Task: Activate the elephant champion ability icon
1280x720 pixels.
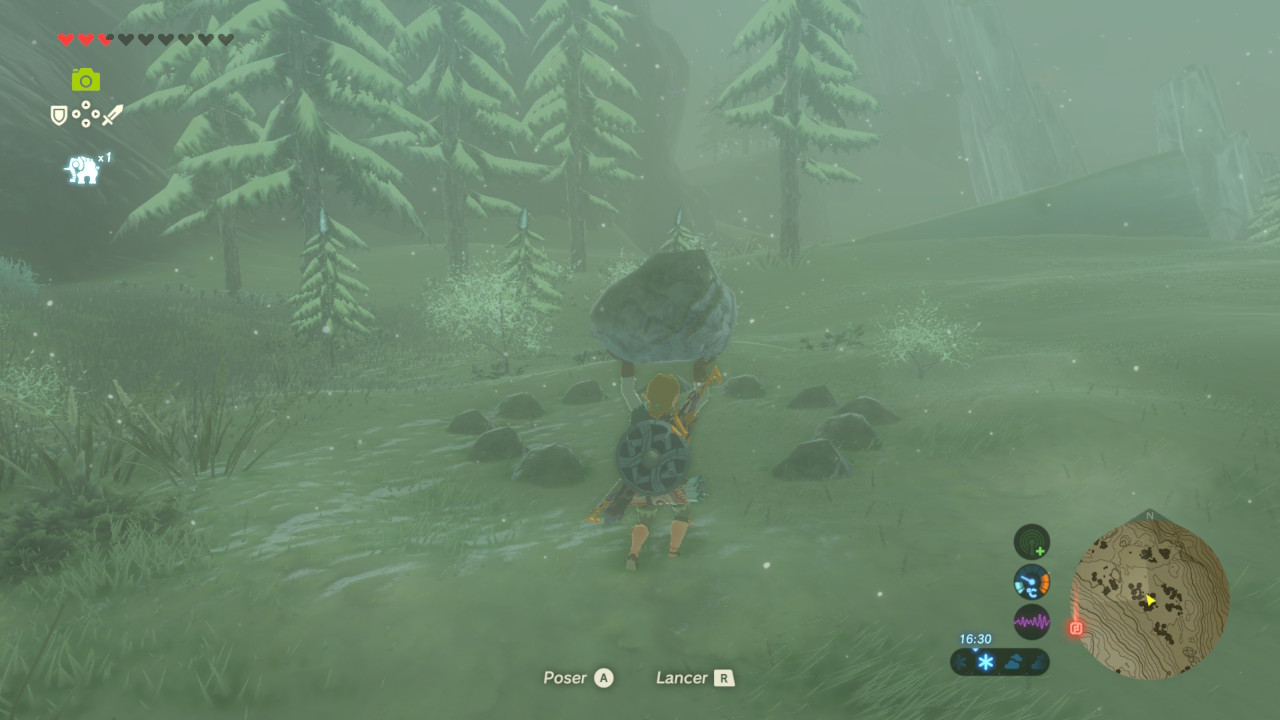Action: coord(82,169)
